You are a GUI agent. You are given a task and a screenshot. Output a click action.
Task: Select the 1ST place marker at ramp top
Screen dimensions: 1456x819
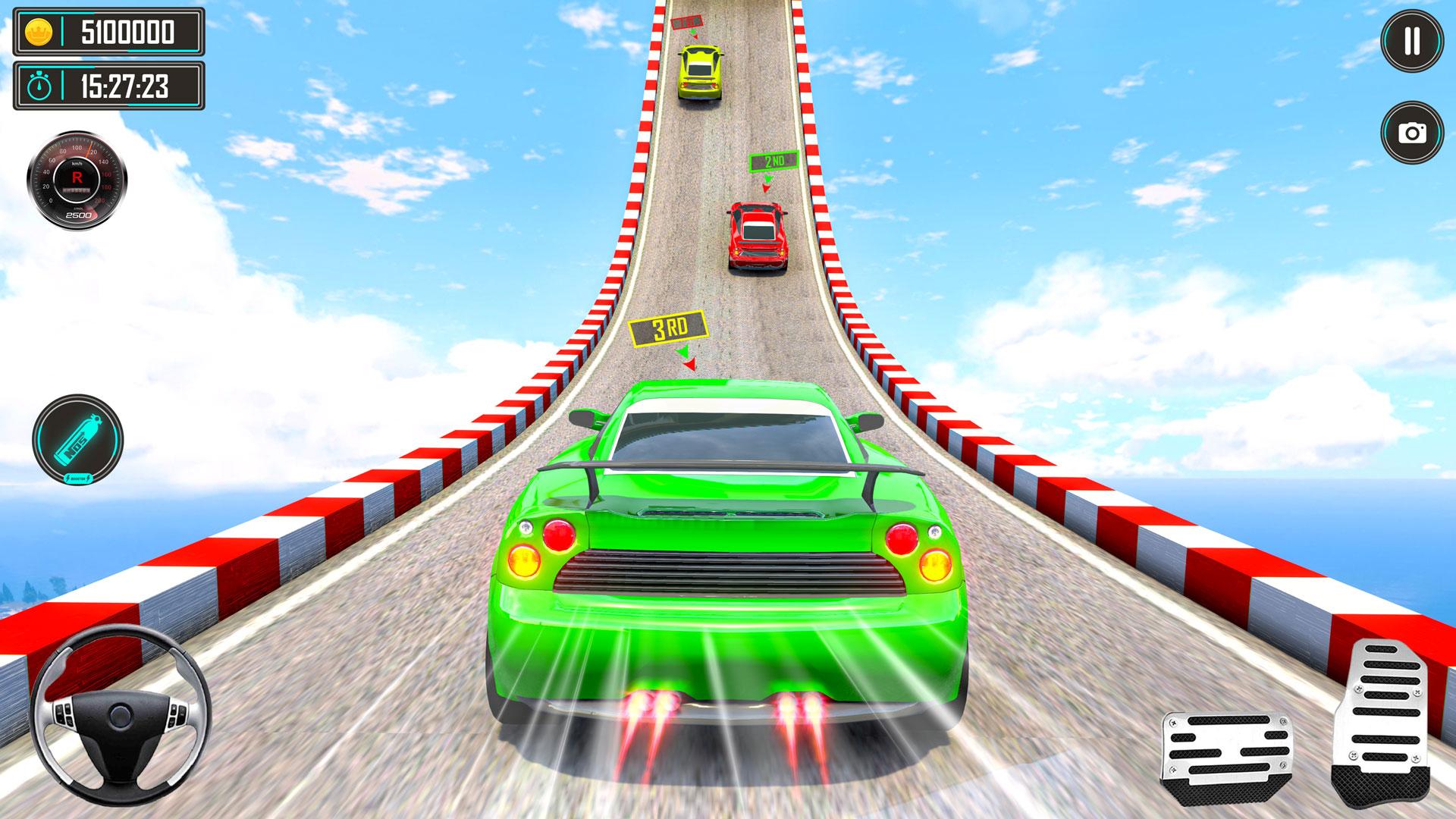(x=686, y=21)
